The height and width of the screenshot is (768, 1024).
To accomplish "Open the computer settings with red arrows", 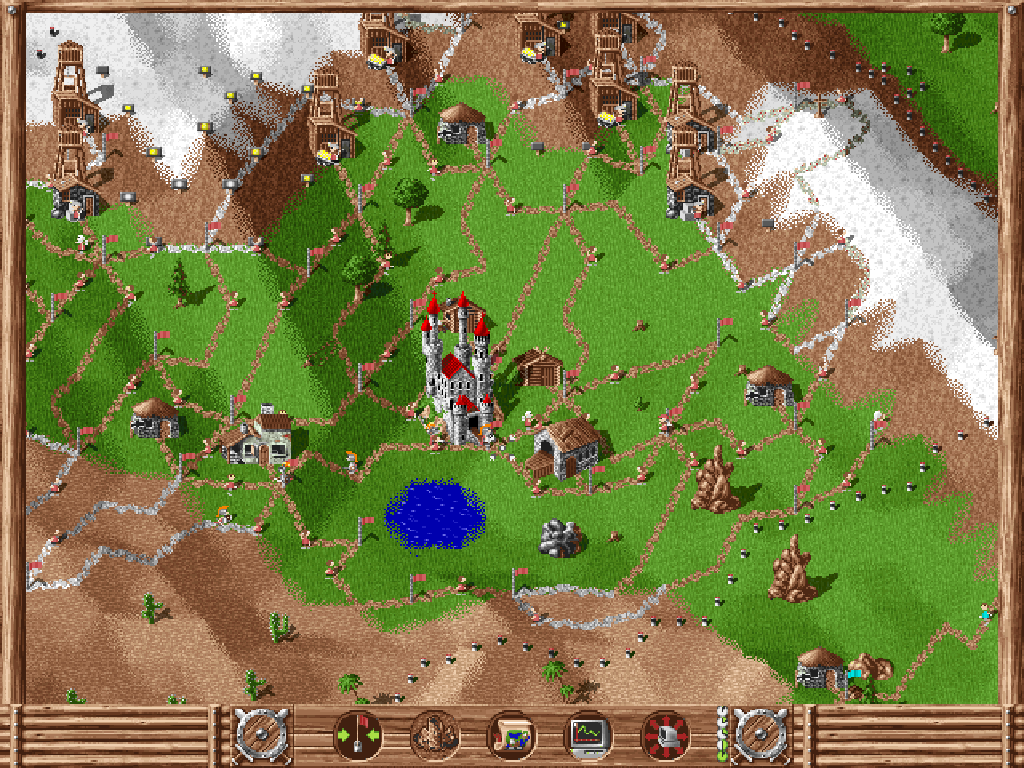I will pos(665,737).
